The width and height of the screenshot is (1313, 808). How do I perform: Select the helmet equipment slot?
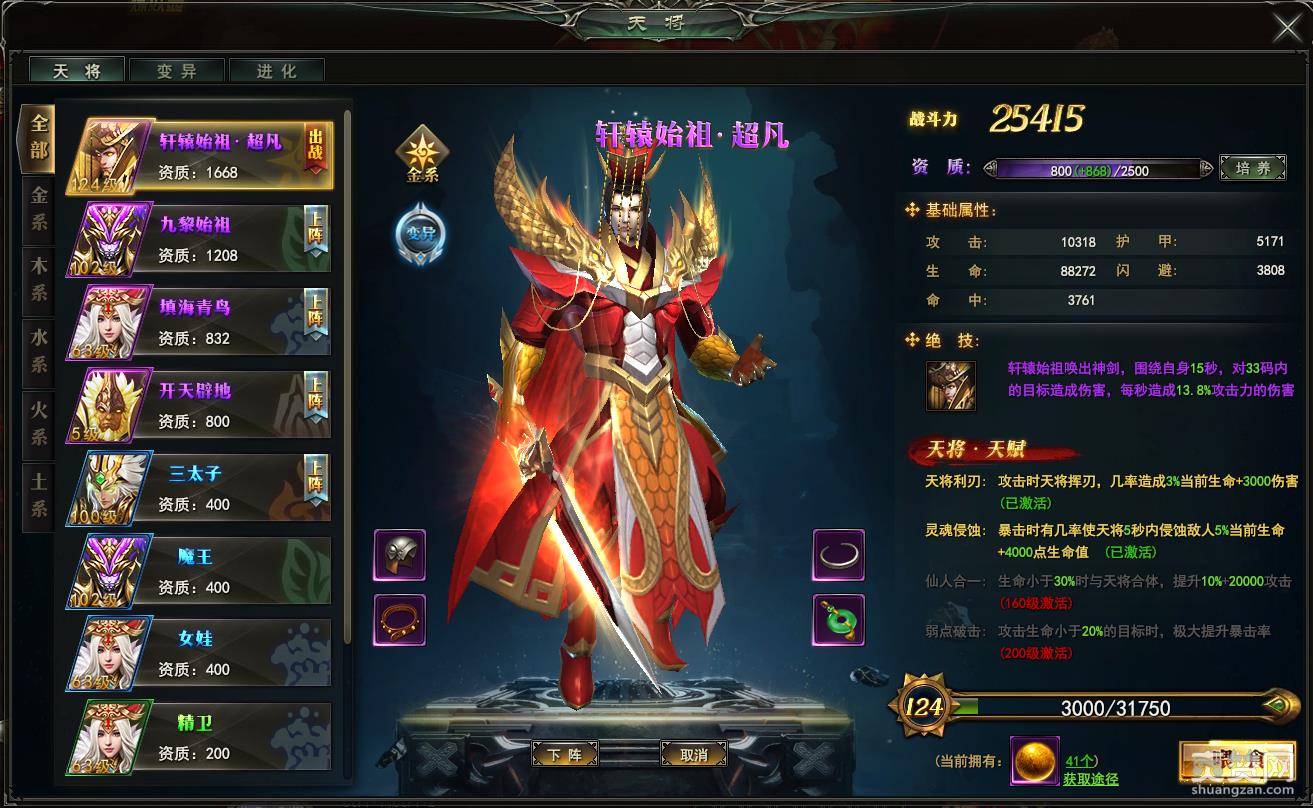tap(400, 555)
